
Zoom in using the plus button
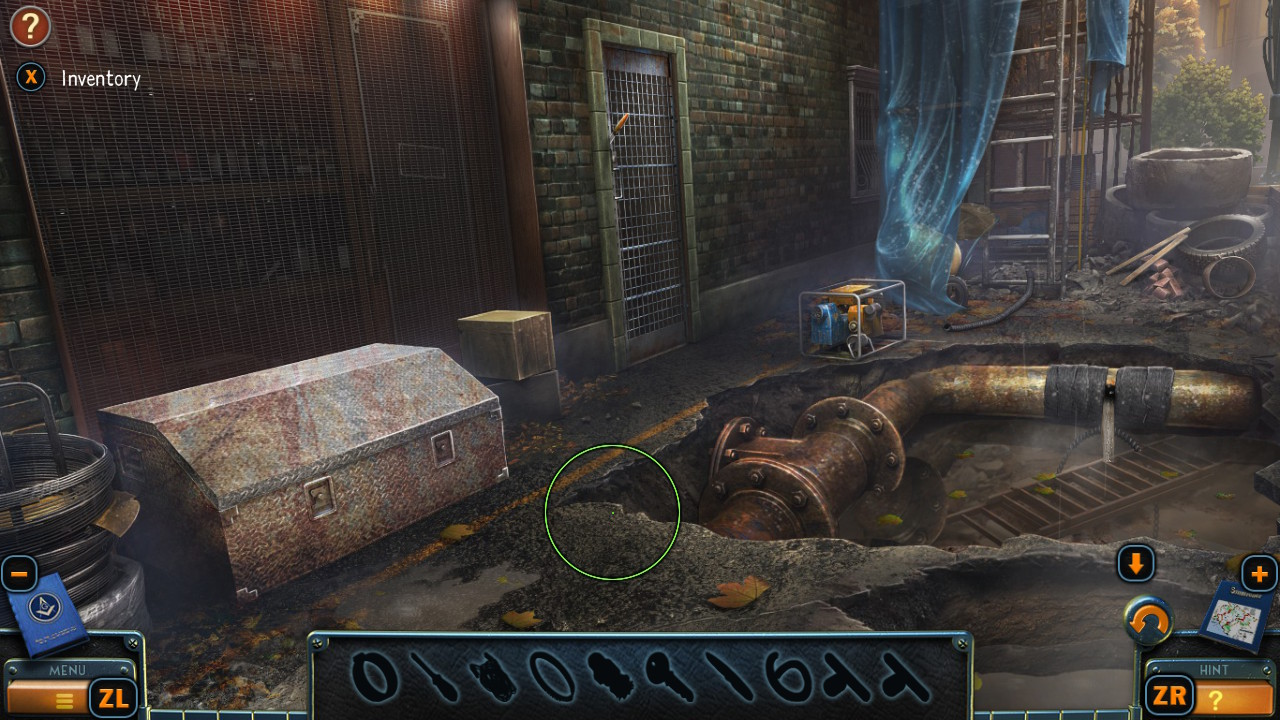(x=1261, y=573)
